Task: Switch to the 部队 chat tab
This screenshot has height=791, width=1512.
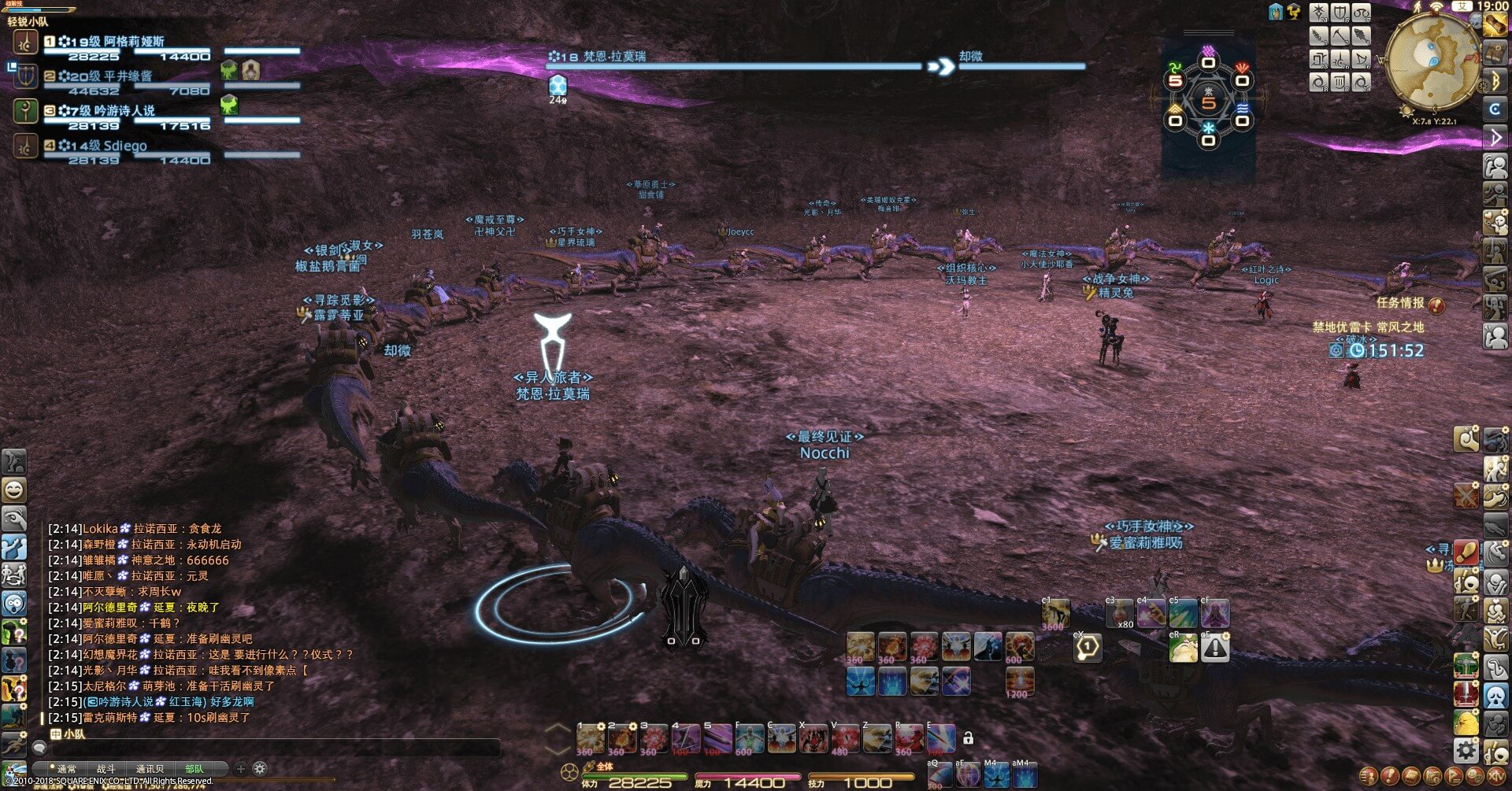Action: point(194,769)
